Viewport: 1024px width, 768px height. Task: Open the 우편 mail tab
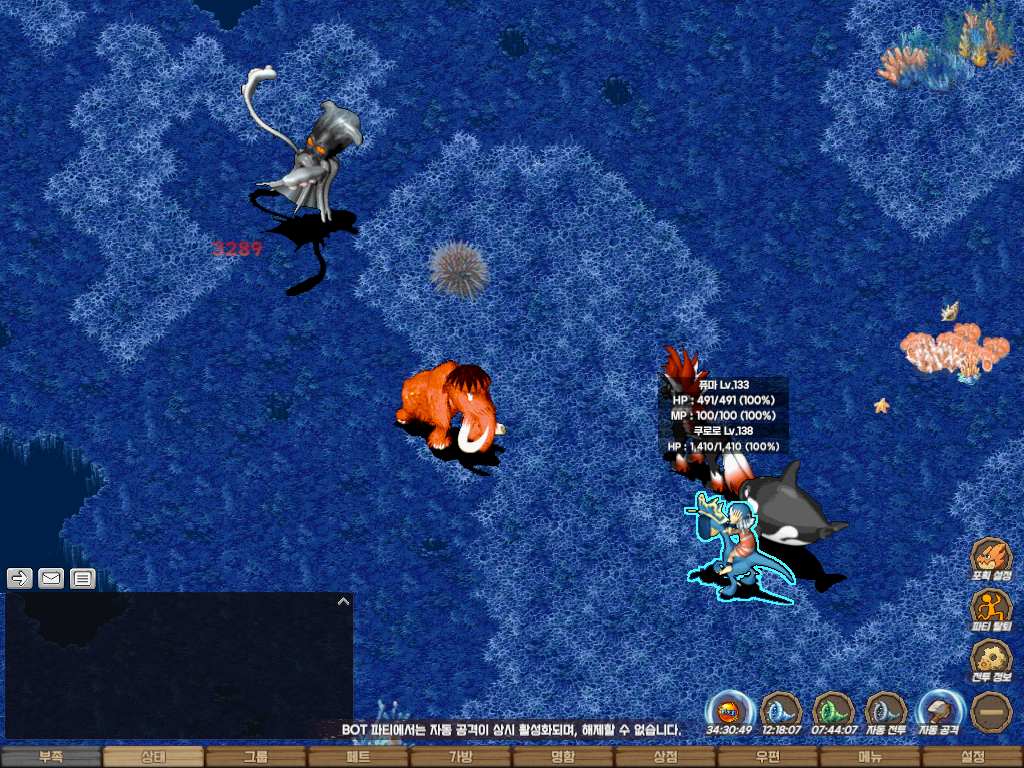(767, 757)
